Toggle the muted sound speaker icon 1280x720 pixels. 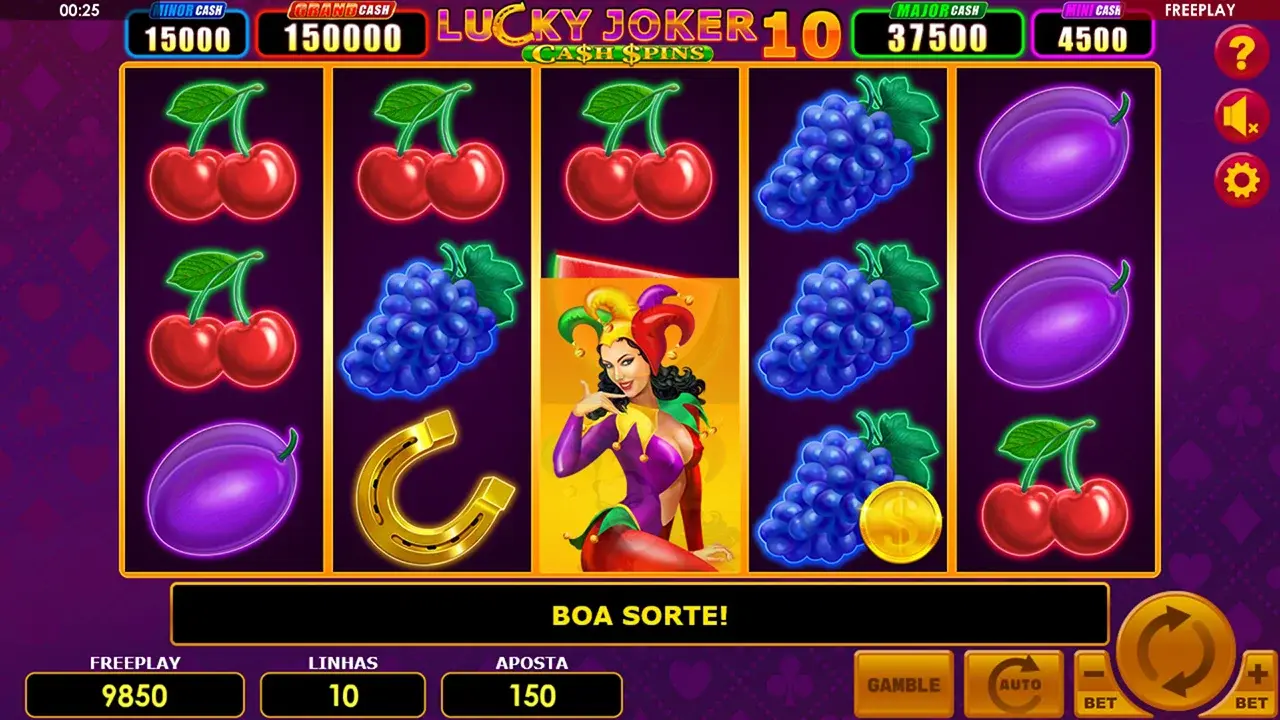pos(1242,117)
